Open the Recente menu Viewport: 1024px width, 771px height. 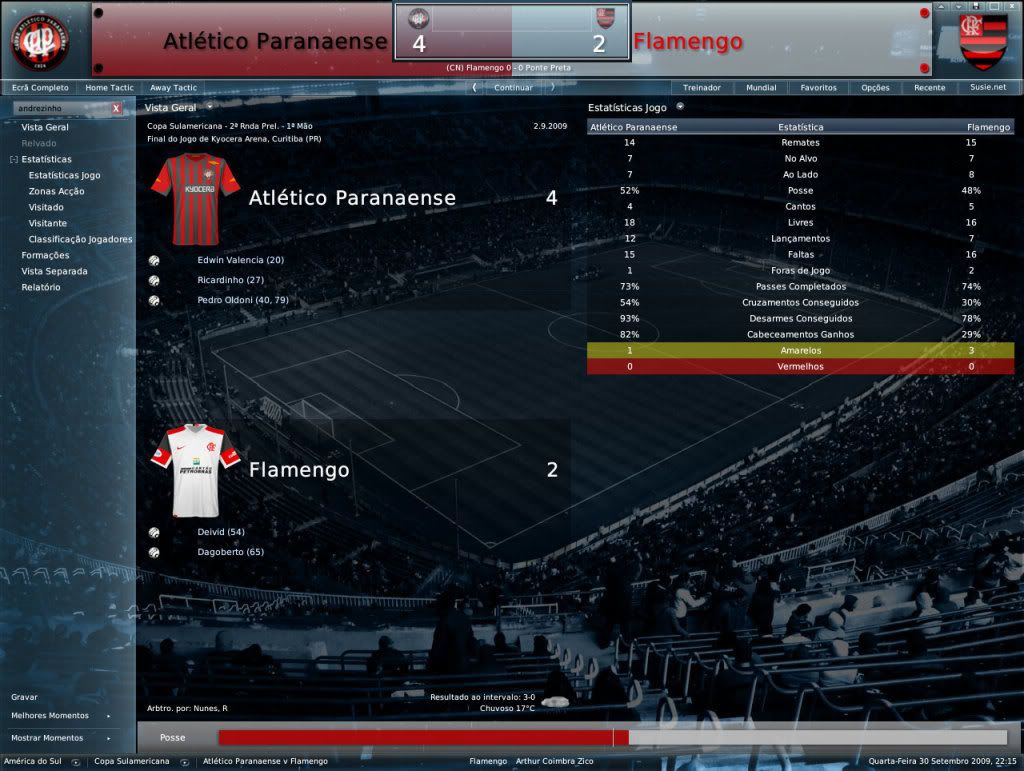point(929,88)
